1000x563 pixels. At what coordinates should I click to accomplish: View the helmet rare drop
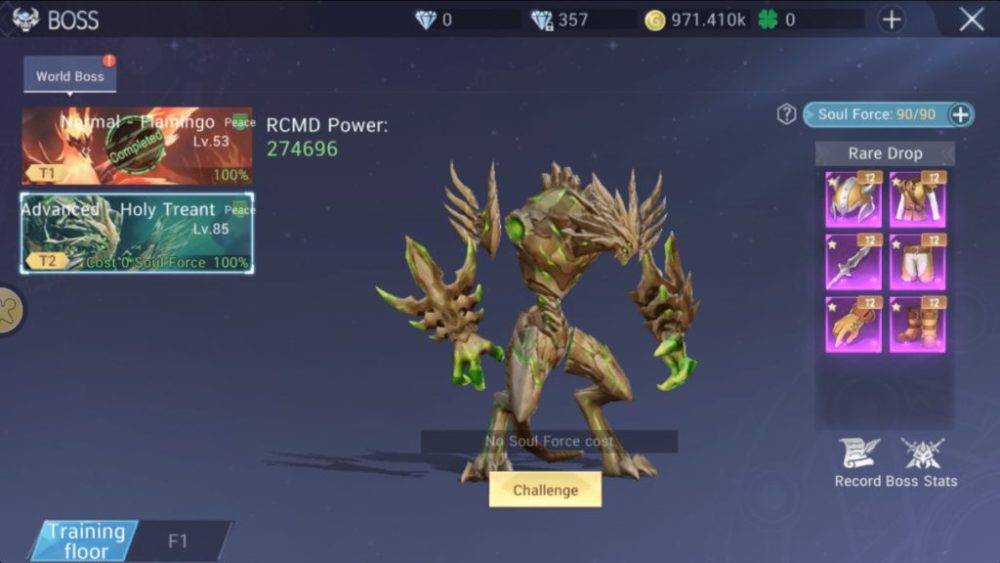(x=853, y=199)
